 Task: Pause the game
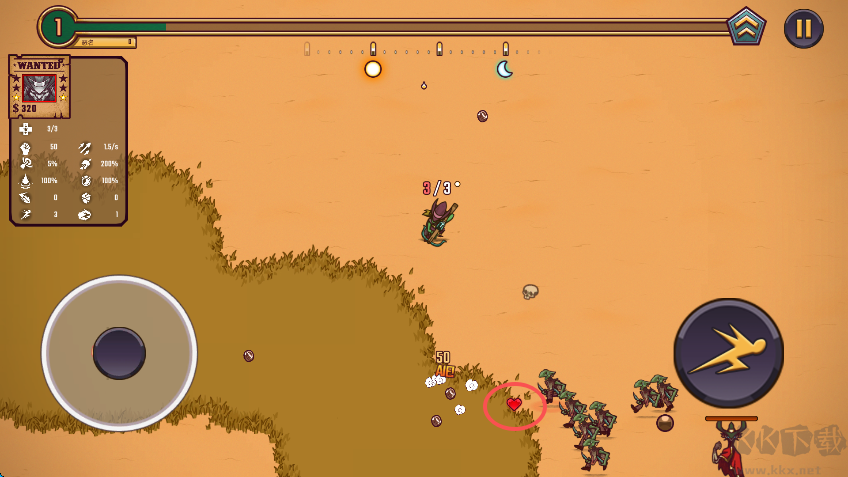point(803,28)
